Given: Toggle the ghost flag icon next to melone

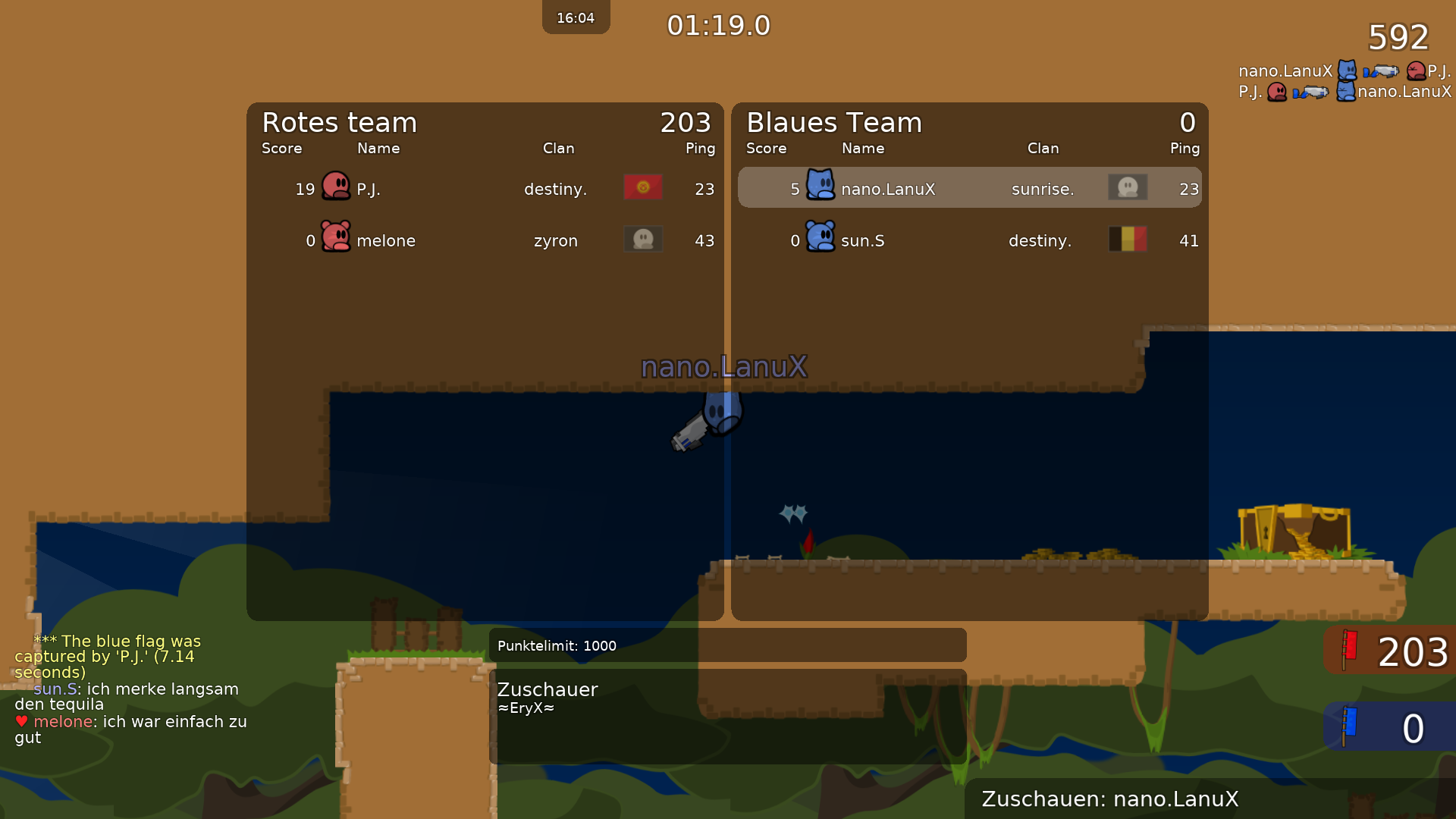Looking at the screenshot, I should tap(642, 238).
